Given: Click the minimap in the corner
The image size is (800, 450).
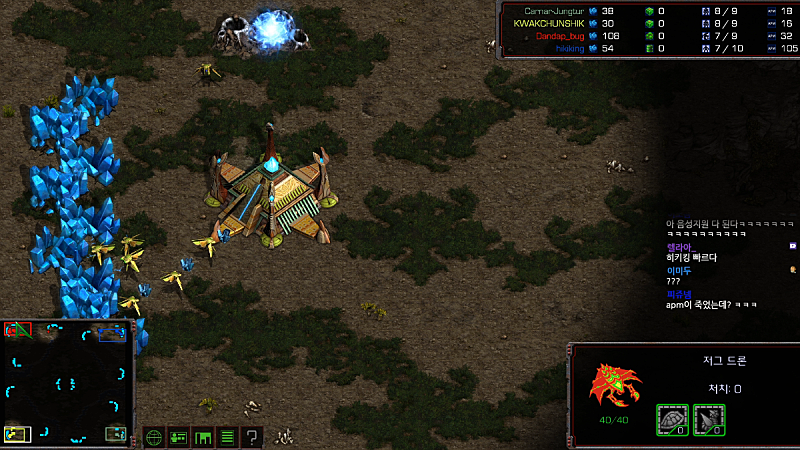Looking at the screenshot, I should click(67, 383).
